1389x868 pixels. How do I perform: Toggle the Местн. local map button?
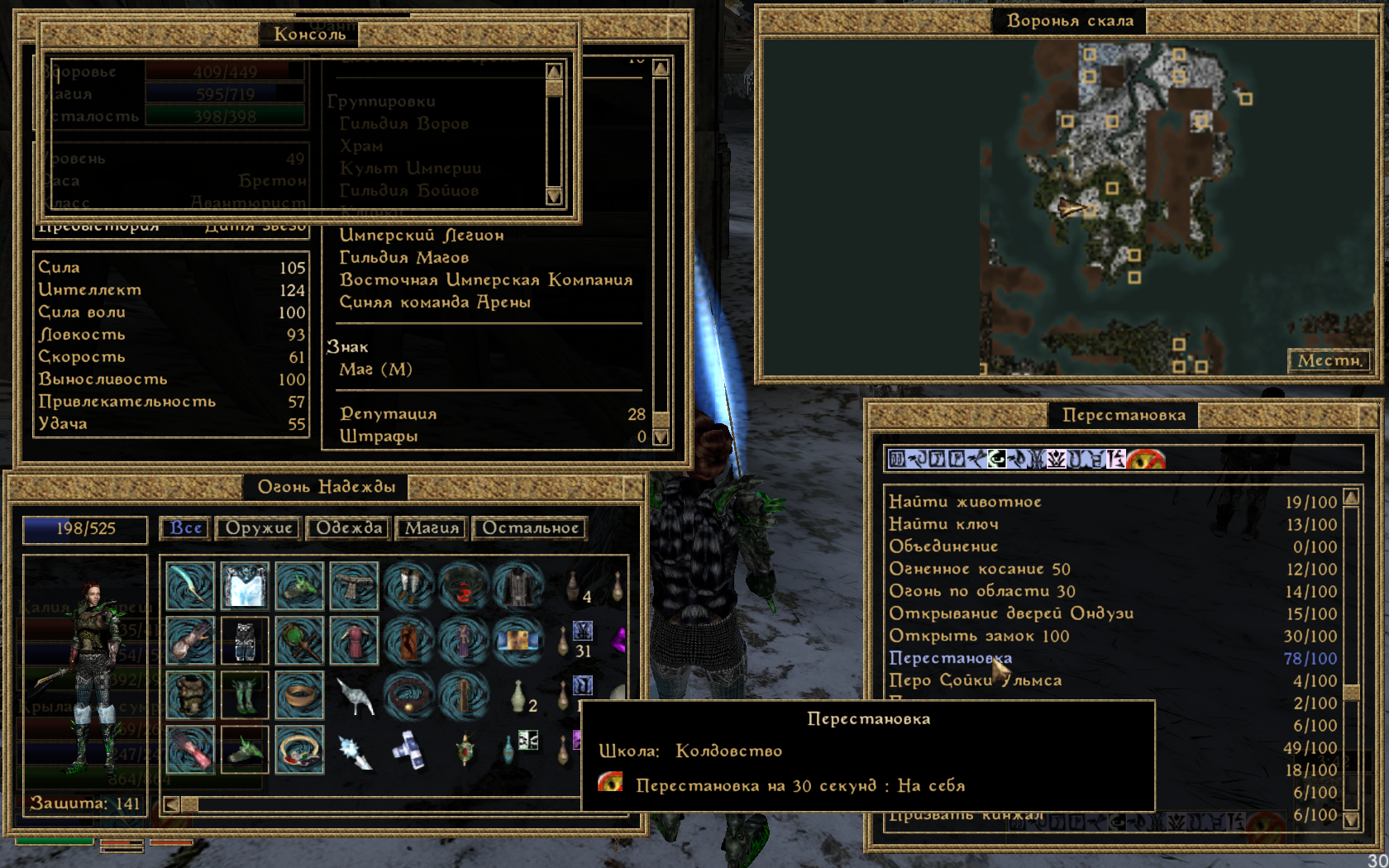click(x=1329, y=360)
